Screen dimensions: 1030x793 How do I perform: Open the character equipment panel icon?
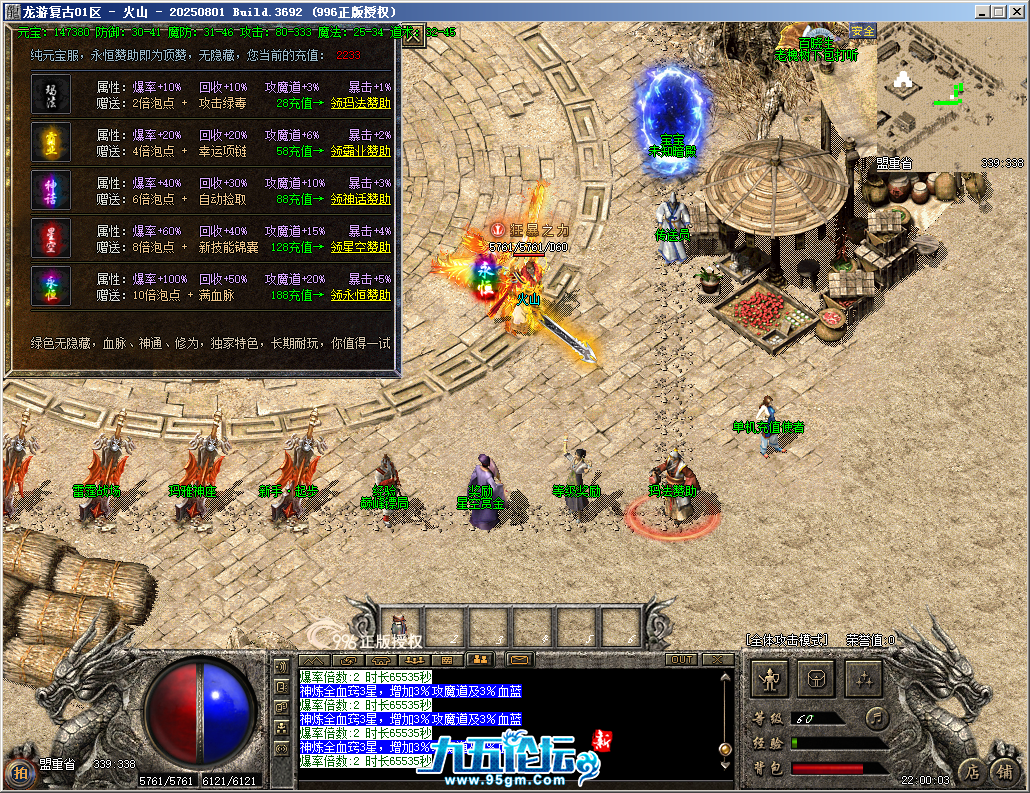(x=769, y=678)
